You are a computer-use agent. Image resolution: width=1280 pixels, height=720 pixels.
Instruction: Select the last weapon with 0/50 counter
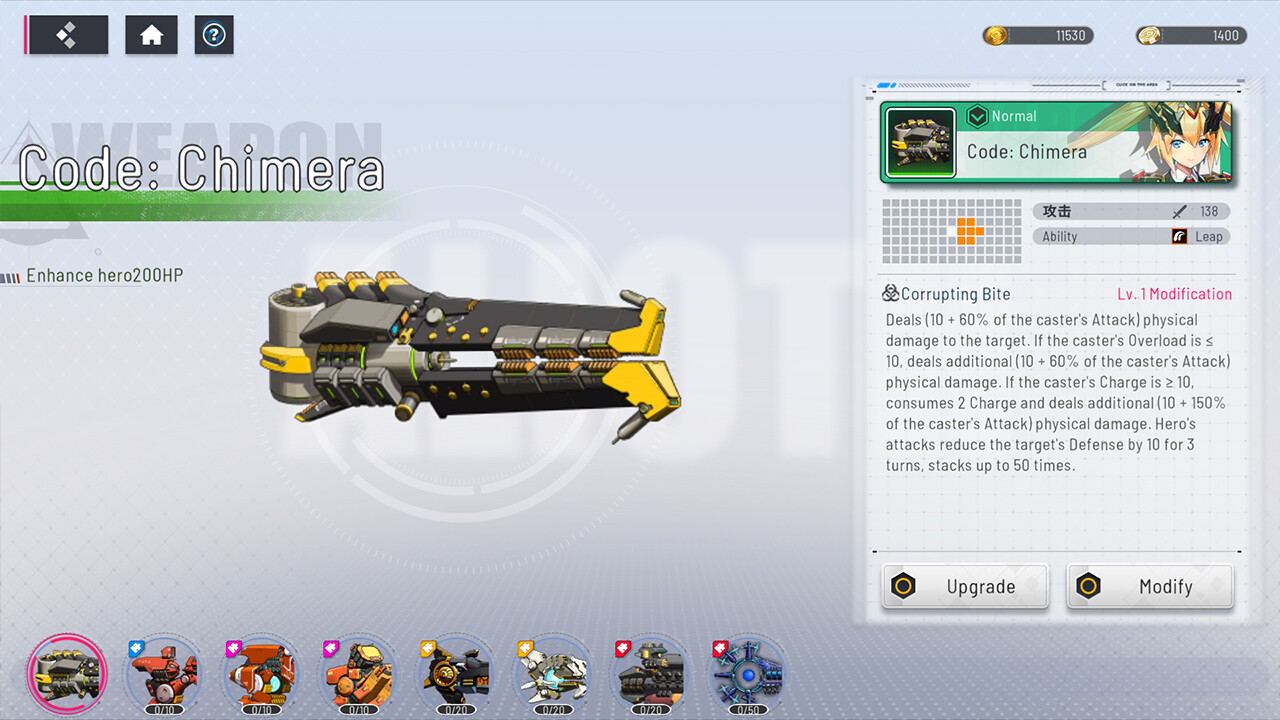[x=747, y=673]
